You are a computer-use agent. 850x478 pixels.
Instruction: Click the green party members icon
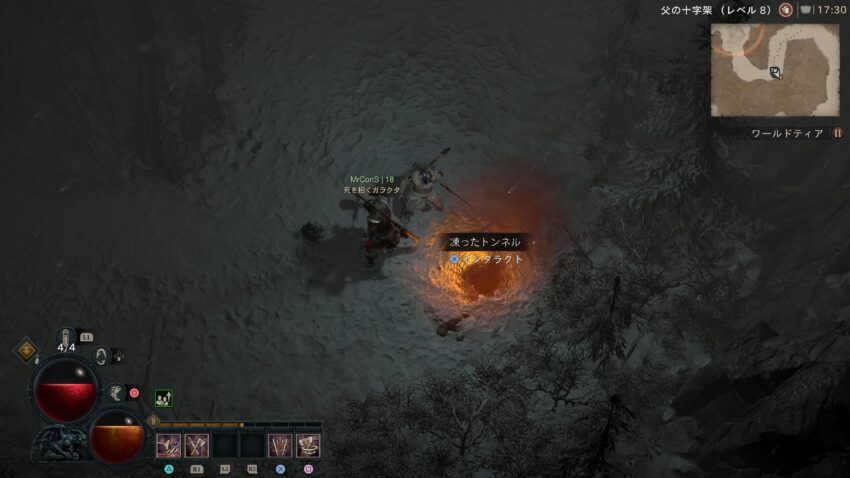point(163,398)
